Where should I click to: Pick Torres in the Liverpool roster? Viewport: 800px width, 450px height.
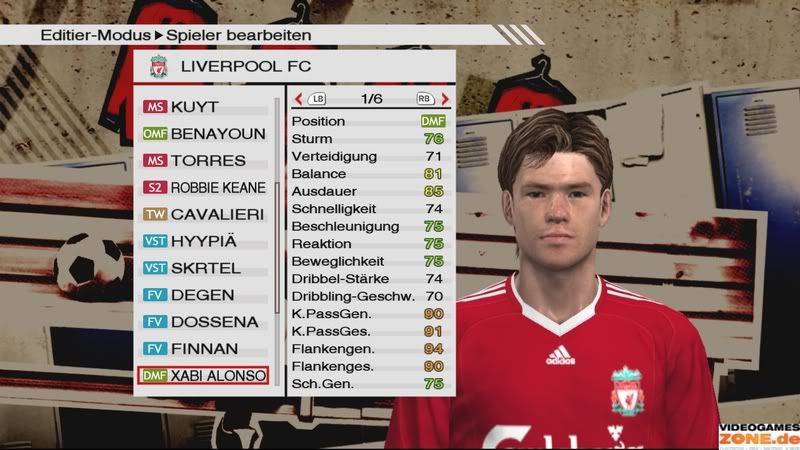(x=205, y=160)
